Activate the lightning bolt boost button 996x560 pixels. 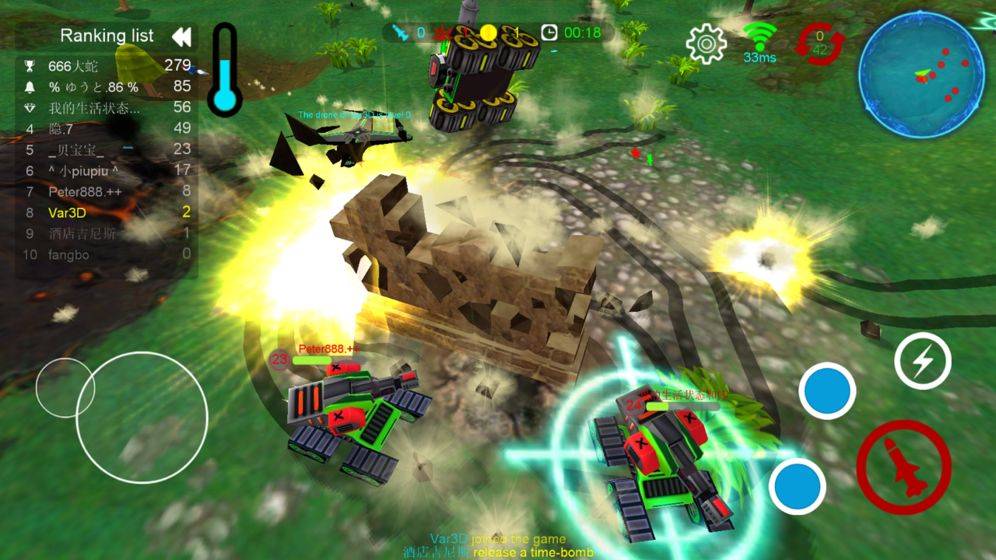click(922, 362)
